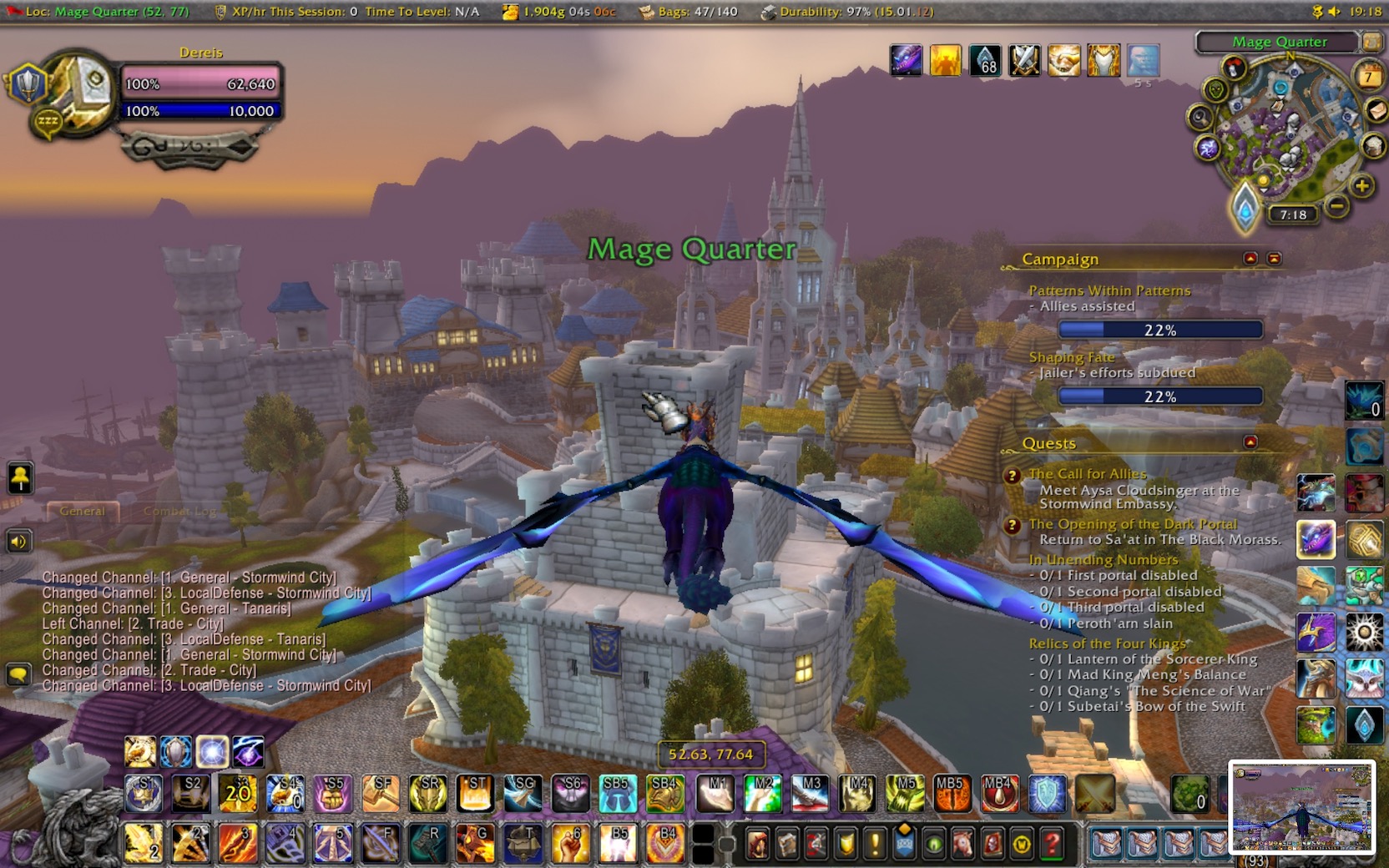Activate the crossed swords action button

1094,794
